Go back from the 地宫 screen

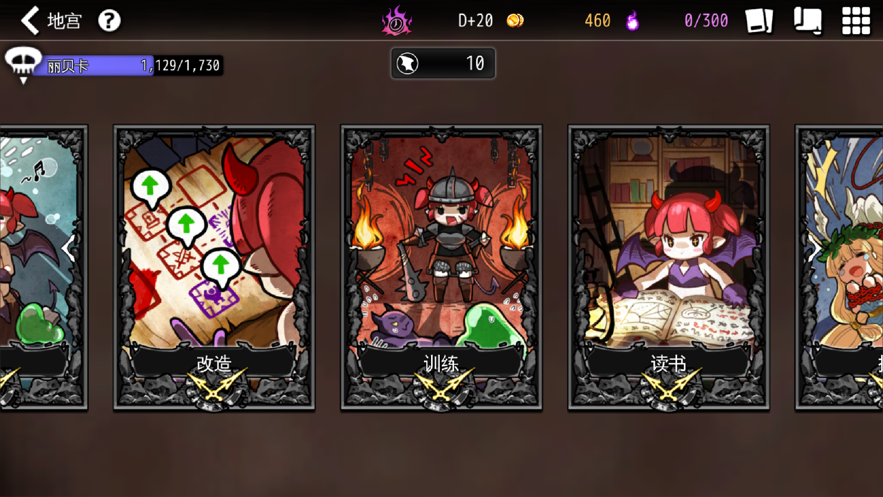point(30,20)
